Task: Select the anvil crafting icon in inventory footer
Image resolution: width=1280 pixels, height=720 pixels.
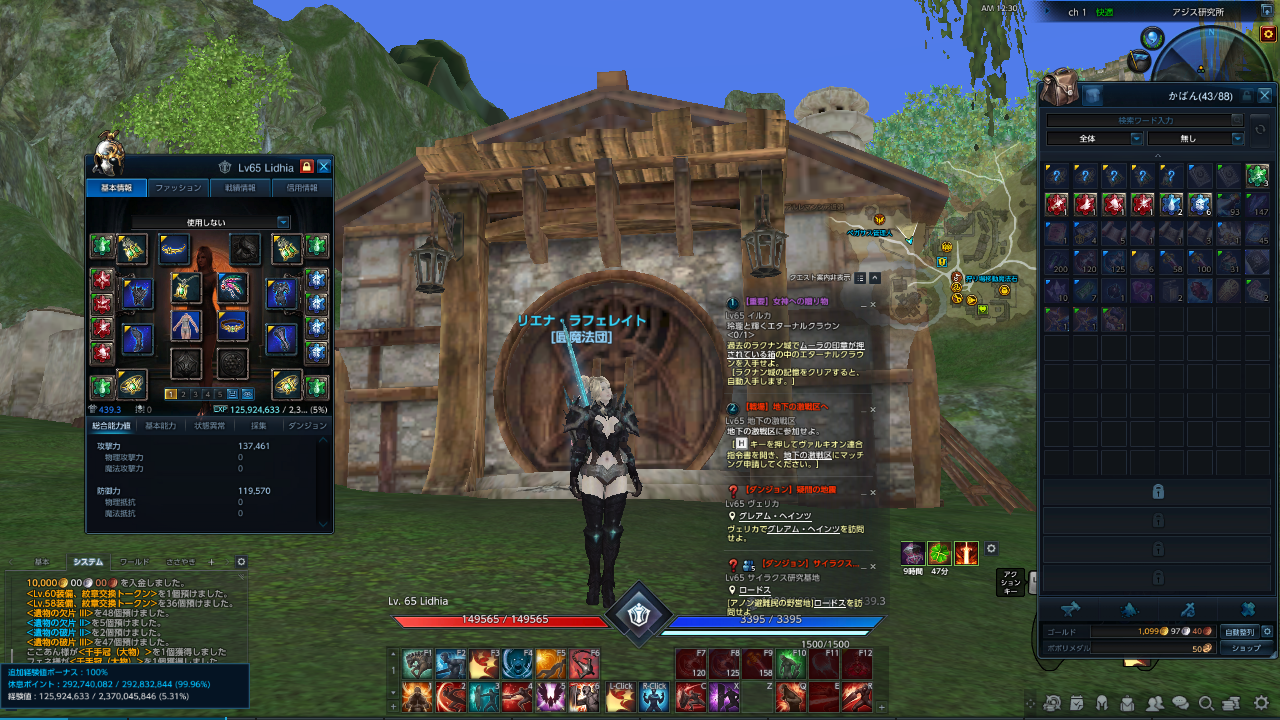Action: point(1072,608)
